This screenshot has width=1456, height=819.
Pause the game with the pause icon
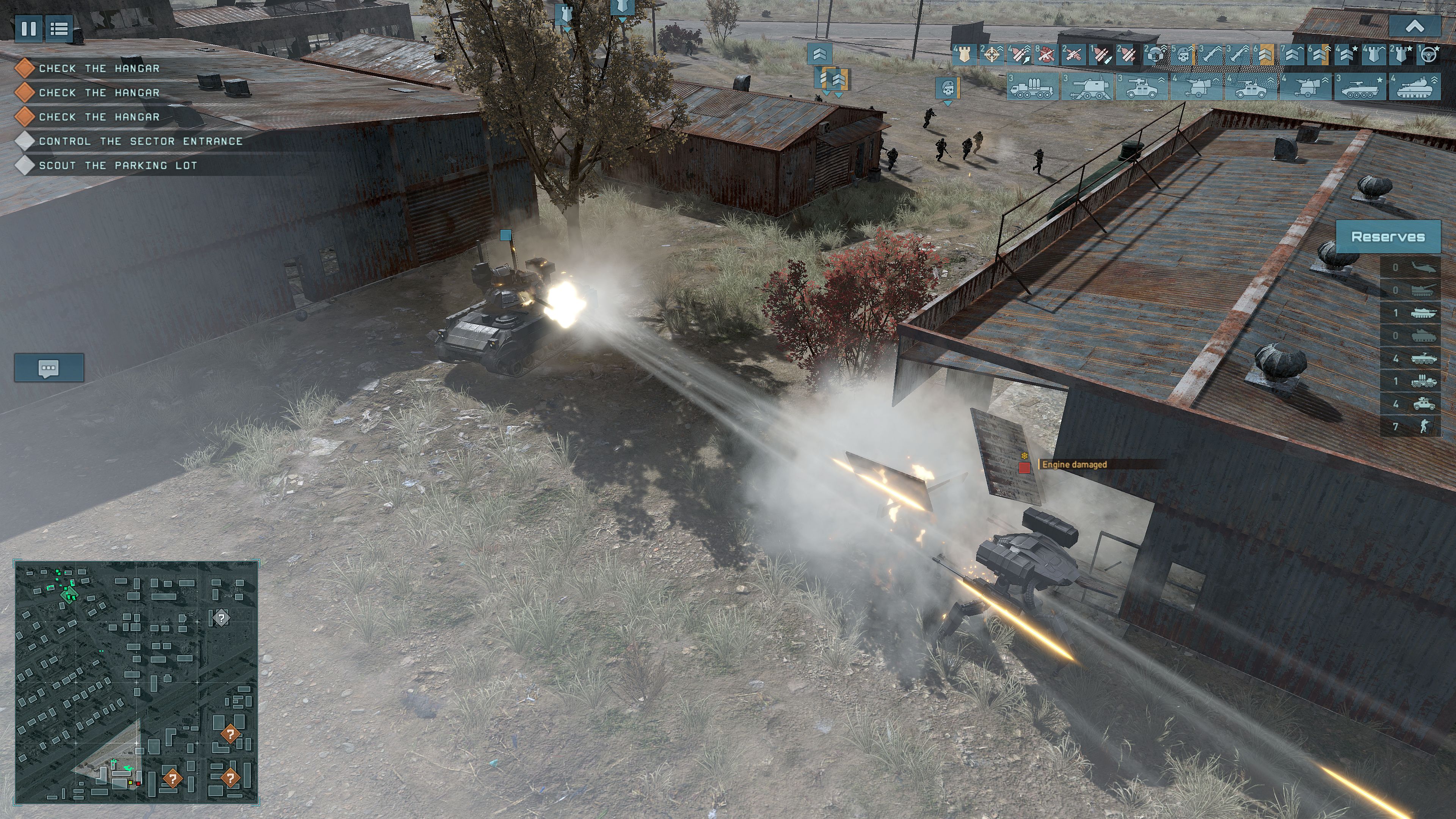[28, 28]
